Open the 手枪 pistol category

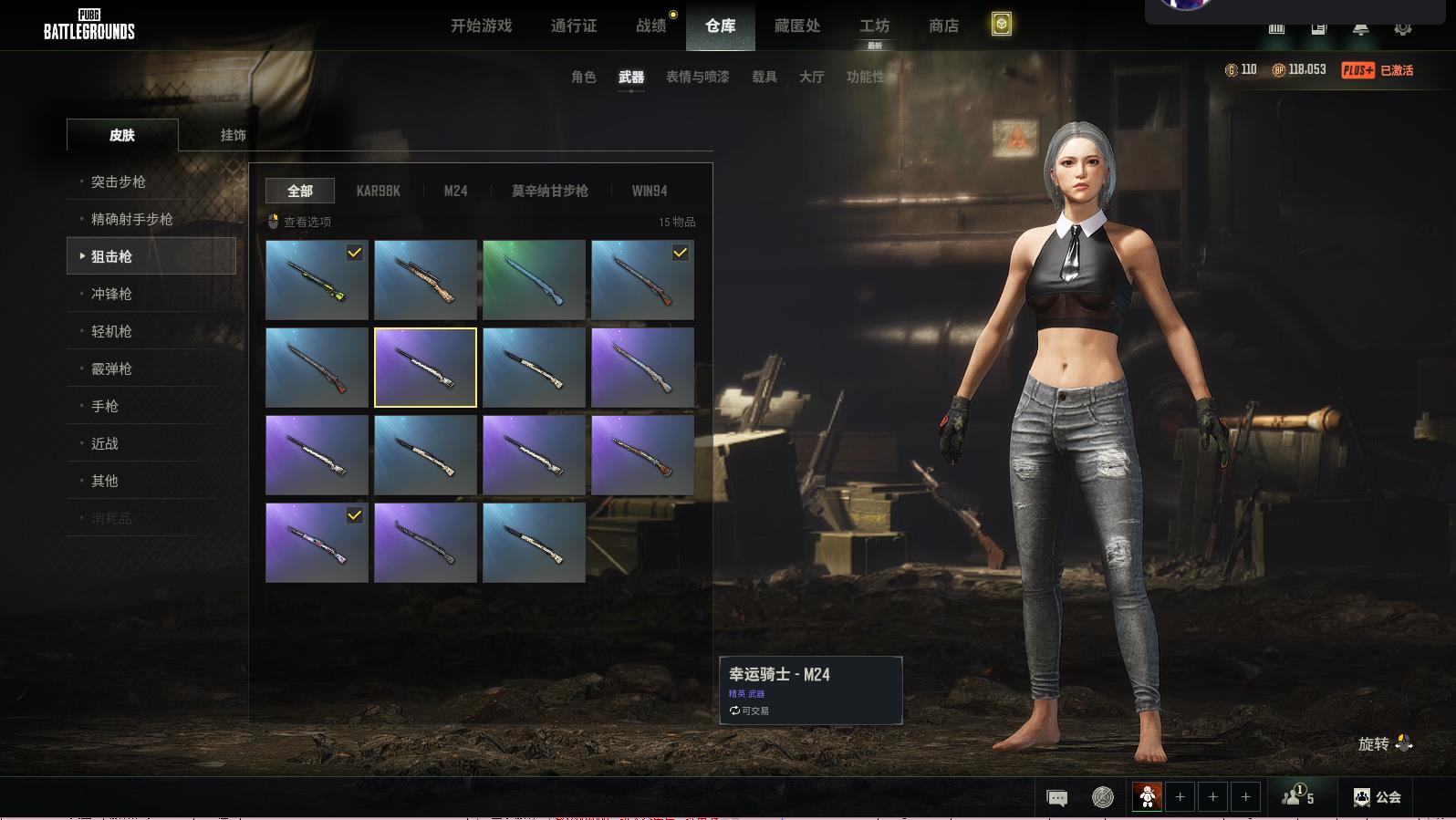(105, 406)
